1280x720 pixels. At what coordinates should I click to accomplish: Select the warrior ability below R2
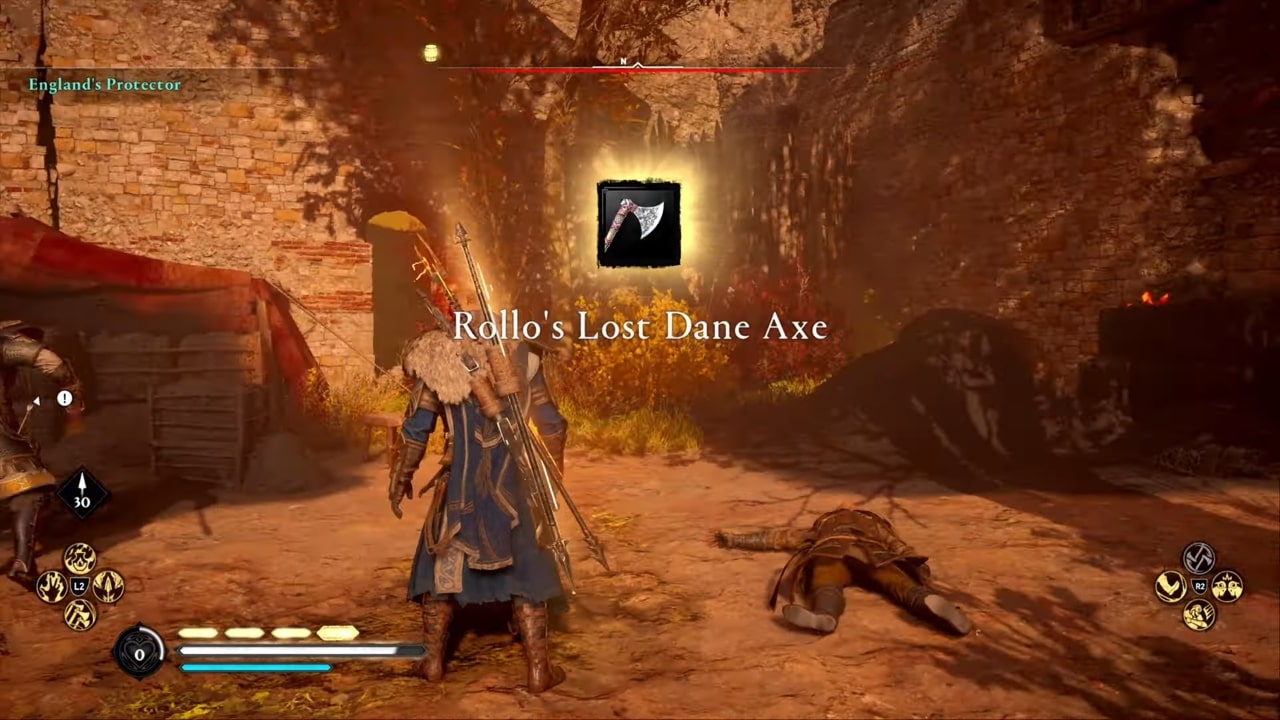1198,613
